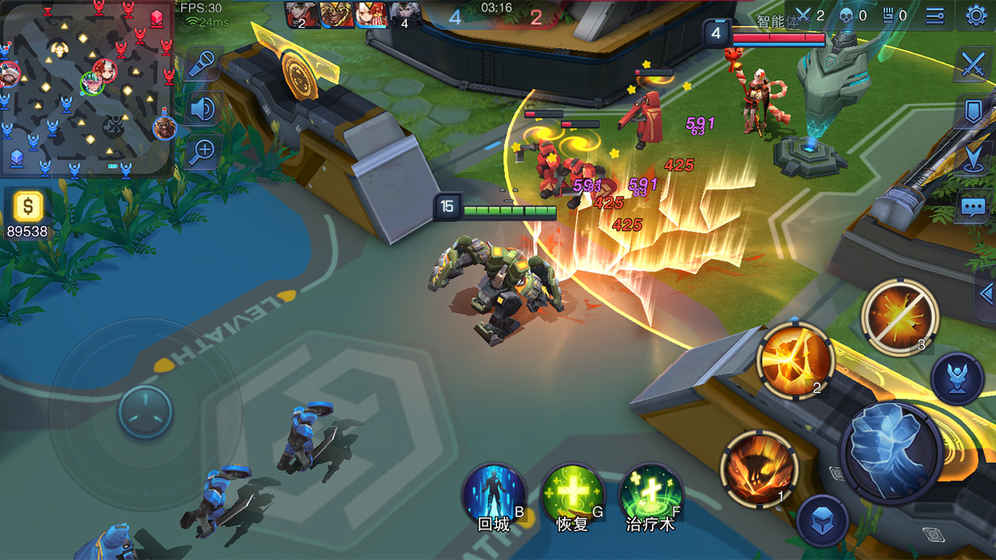Send the shield defend signal

[974, 111]
